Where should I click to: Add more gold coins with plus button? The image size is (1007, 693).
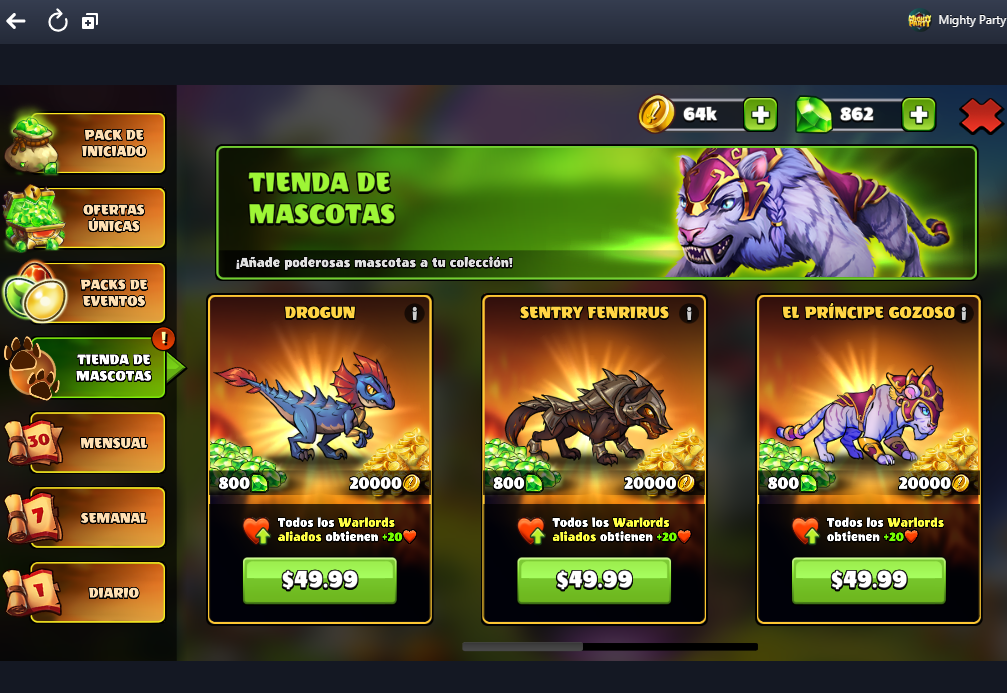(760, 115)
